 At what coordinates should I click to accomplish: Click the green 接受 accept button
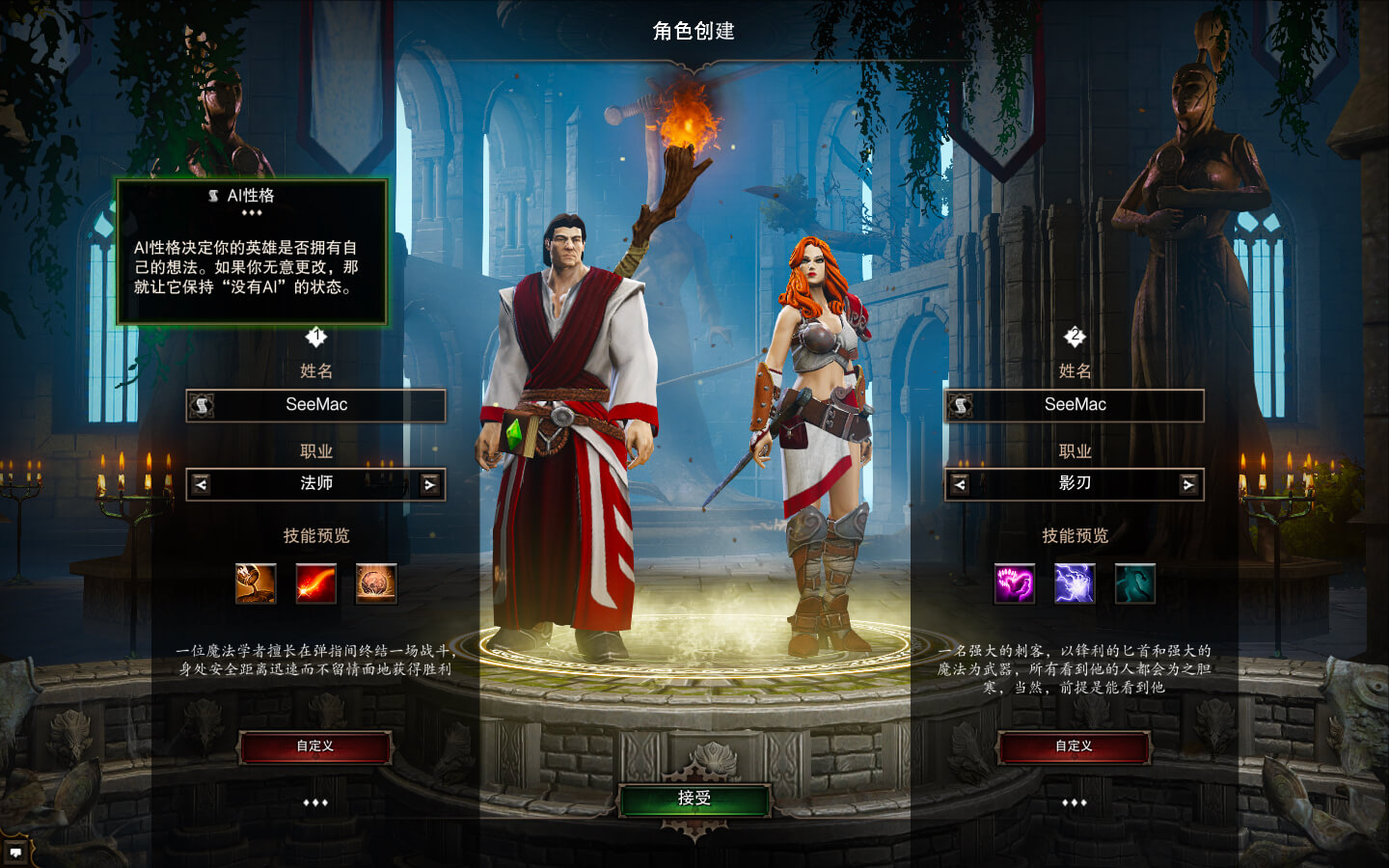click(694, 799)
